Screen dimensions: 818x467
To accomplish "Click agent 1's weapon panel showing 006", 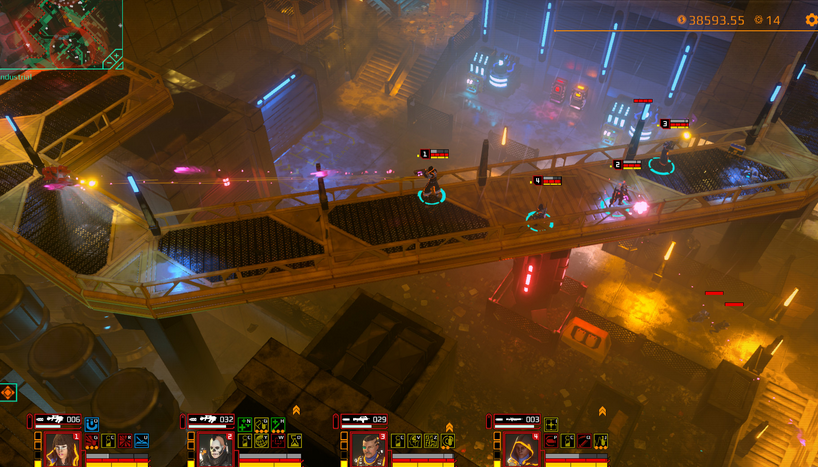I will tap(58, 421).
